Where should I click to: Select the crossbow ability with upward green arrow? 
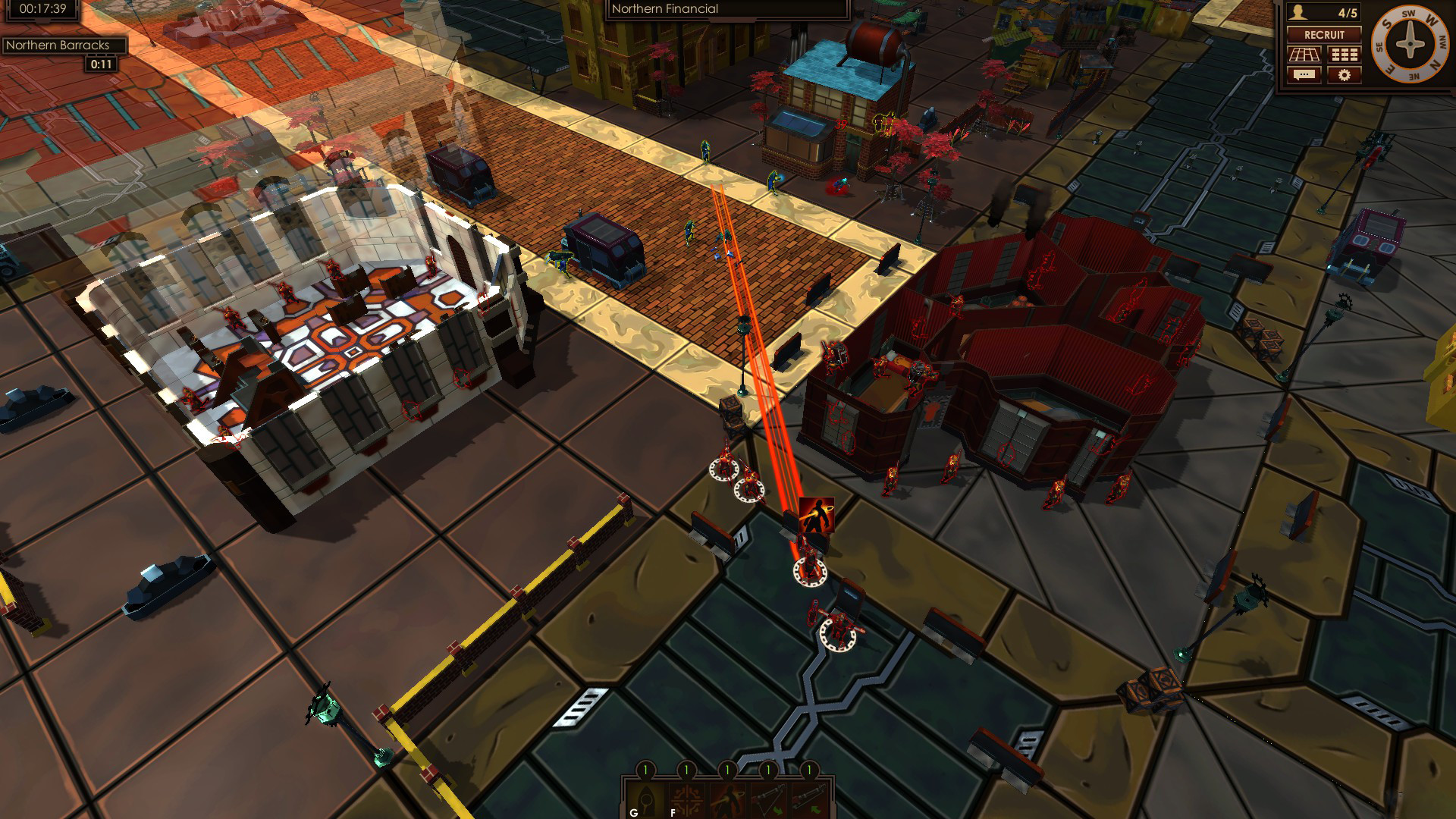[x=809, y=802]
